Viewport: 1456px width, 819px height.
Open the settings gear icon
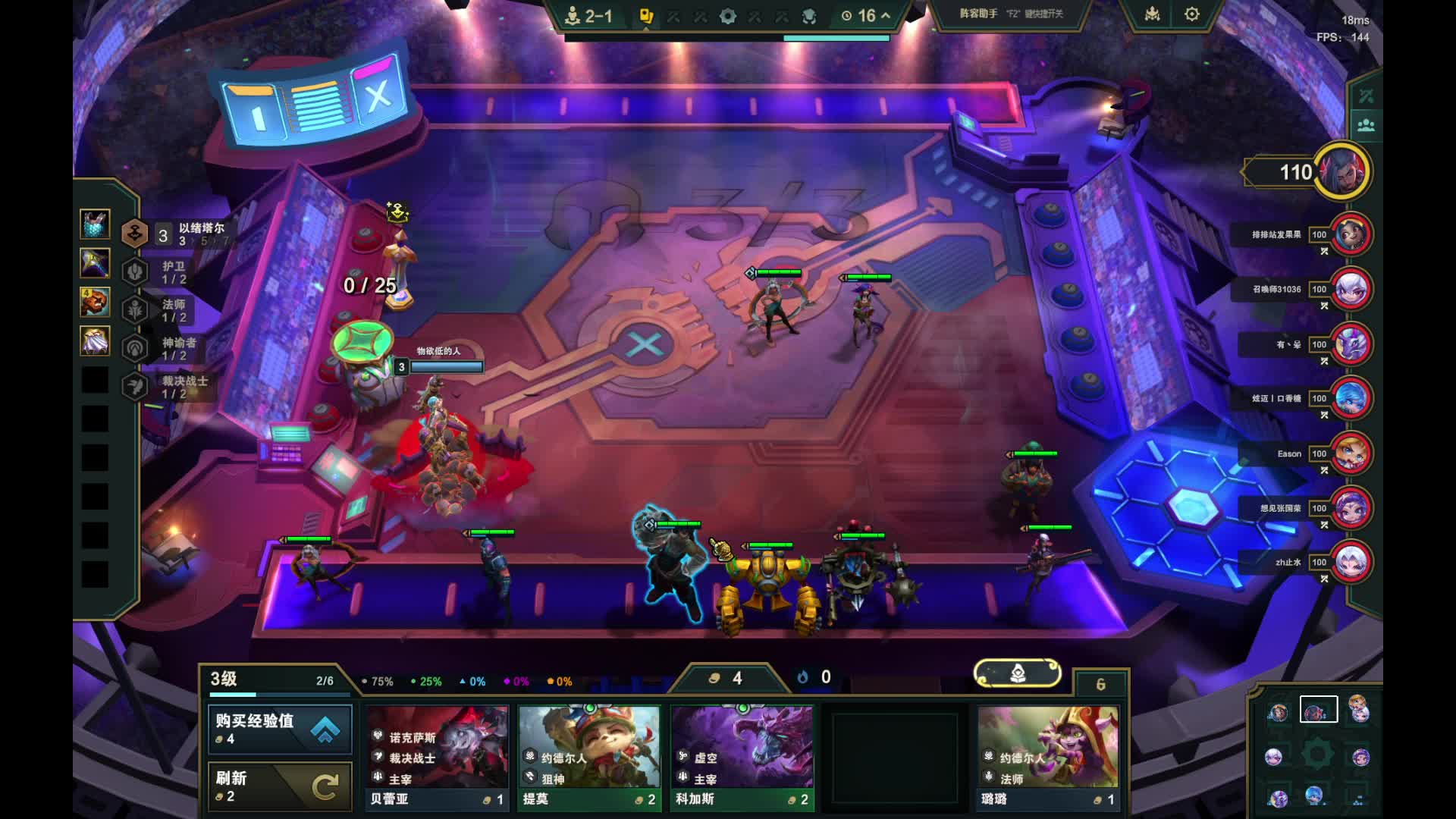1191,14
